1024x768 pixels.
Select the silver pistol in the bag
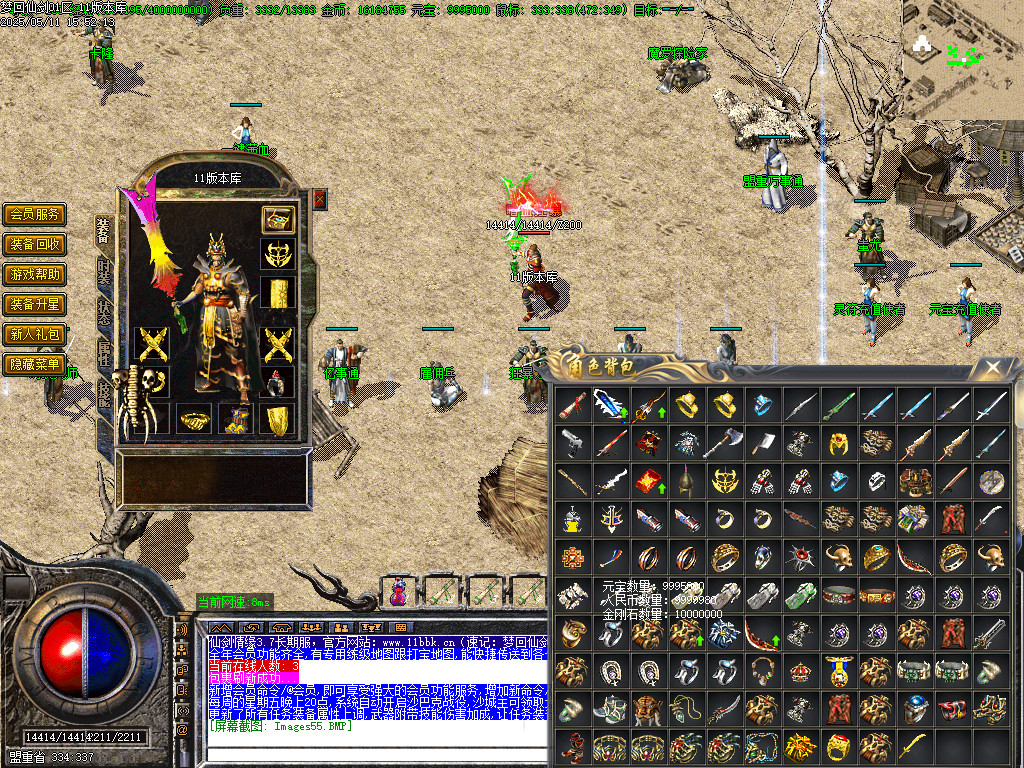[573, 442]
